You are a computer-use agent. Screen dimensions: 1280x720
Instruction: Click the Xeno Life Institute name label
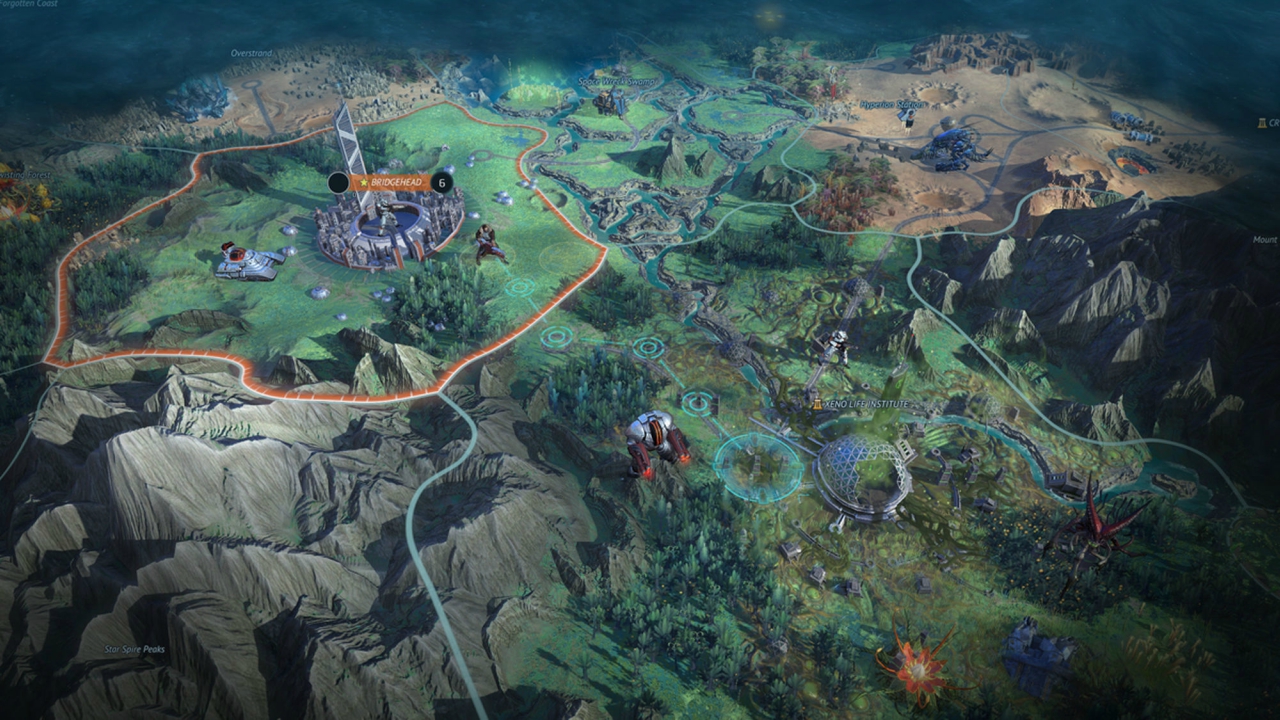click(867, 403)
